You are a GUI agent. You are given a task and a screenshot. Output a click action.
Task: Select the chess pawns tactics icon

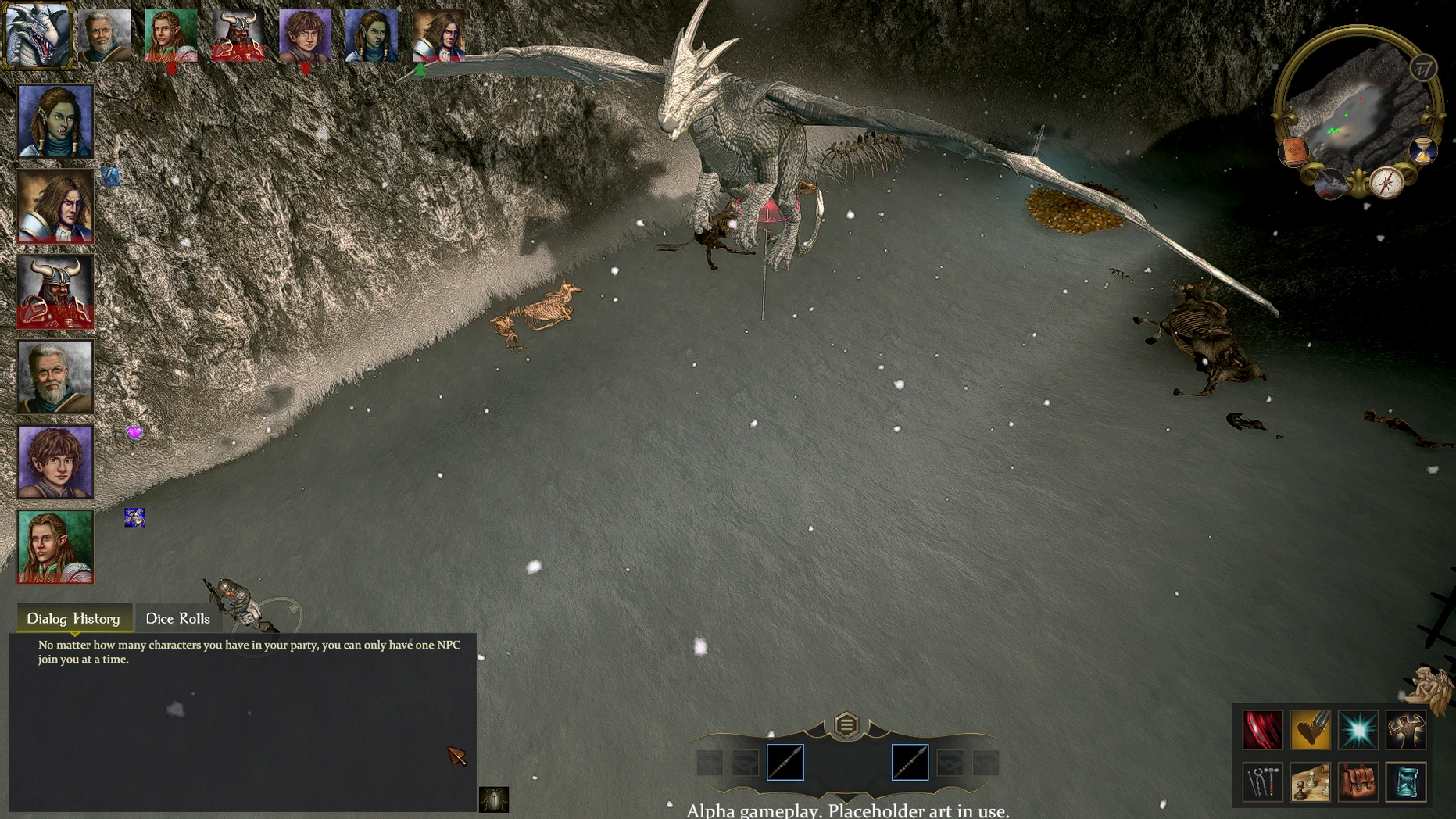(x=1310, y=781)
